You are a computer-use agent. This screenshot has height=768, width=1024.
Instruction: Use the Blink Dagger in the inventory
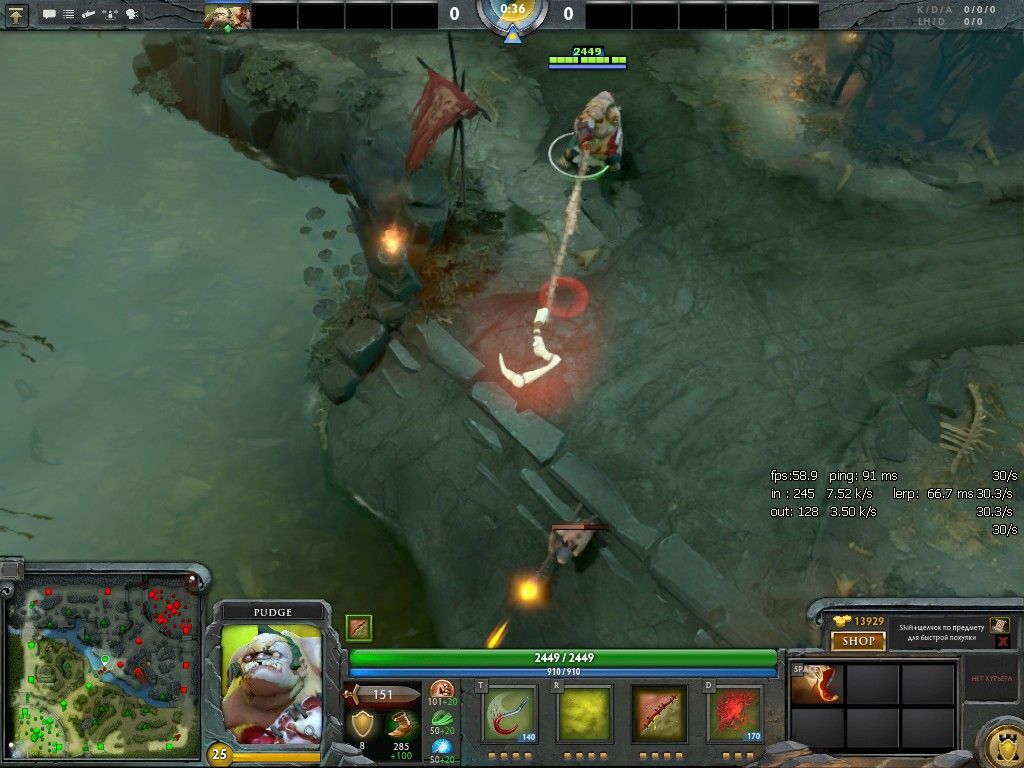816,684
